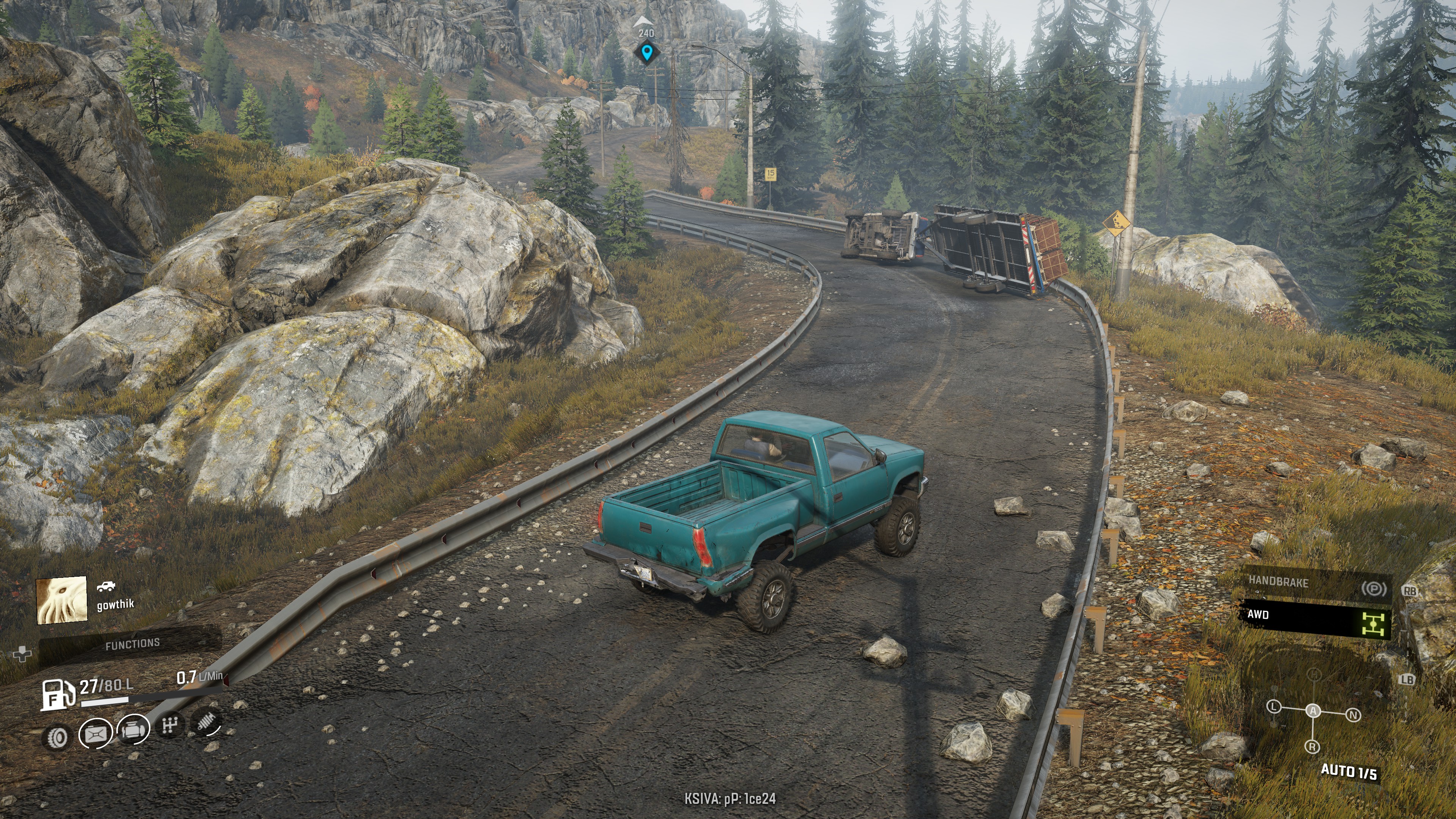Select the wheel damage status icon
1456x819 pixels.
(57, 736)
